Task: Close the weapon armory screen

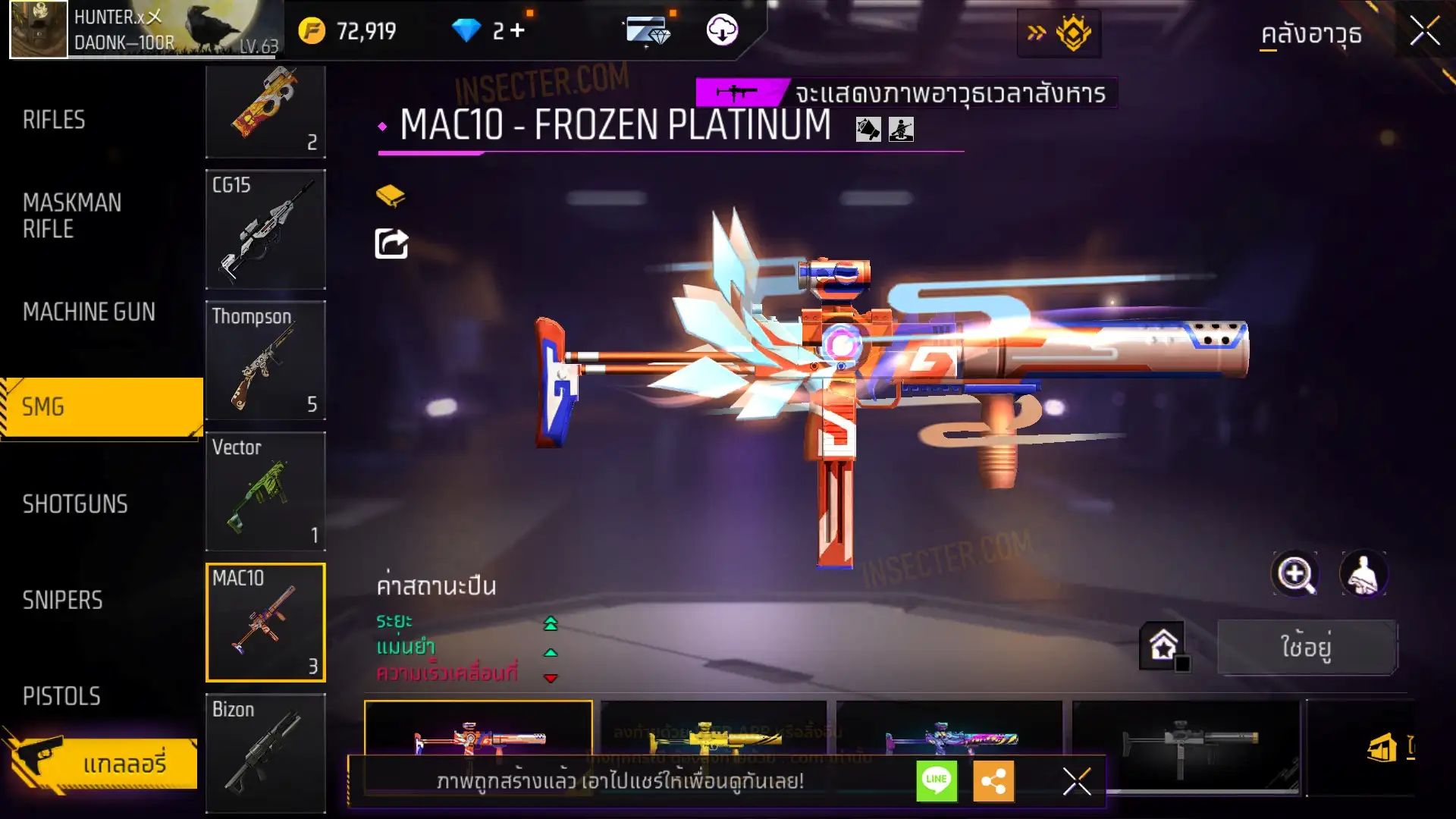Action: pyautogui.click(x=1424, y=32)
